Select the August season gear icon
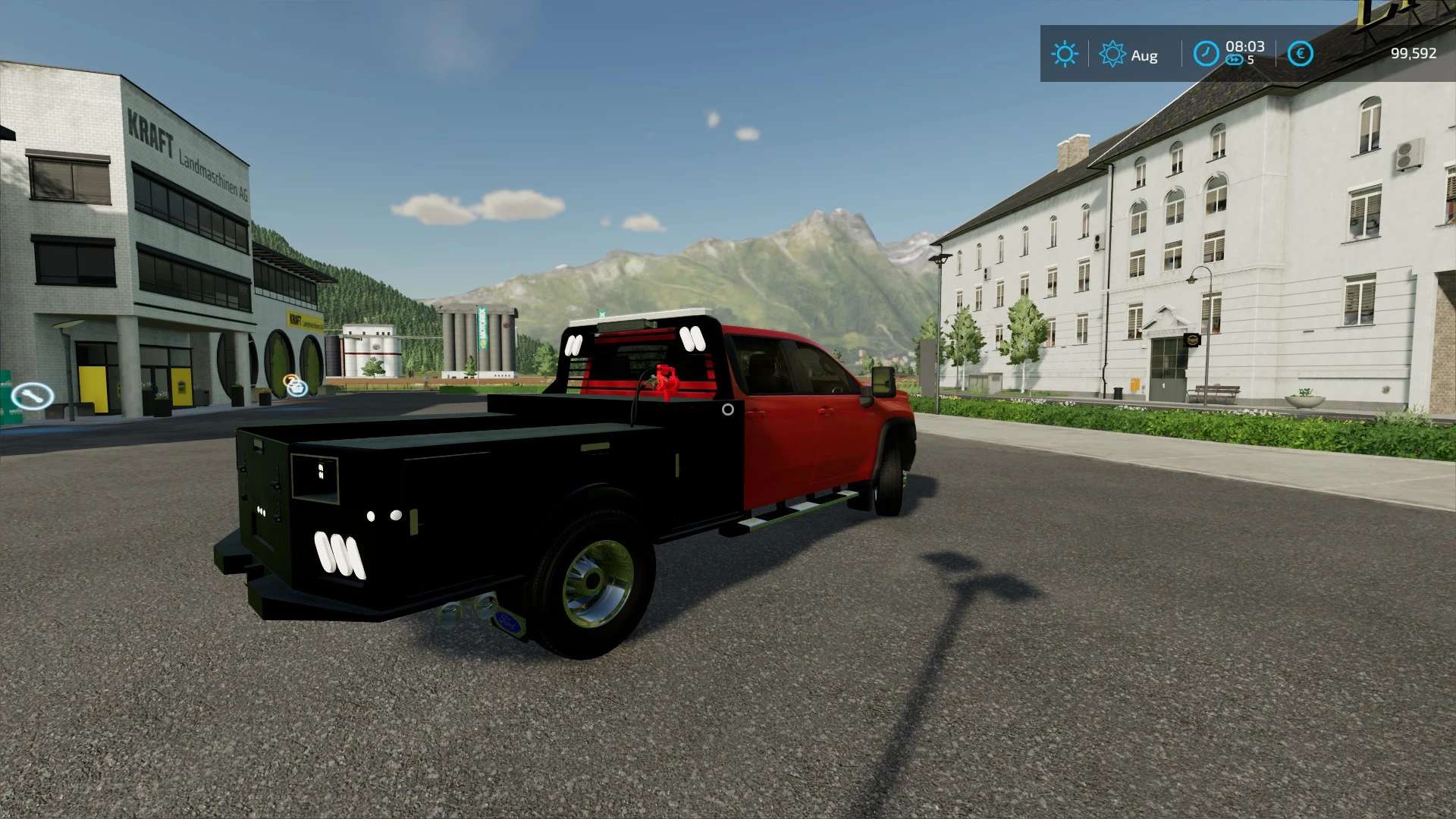 click(x=1112, y=54)
